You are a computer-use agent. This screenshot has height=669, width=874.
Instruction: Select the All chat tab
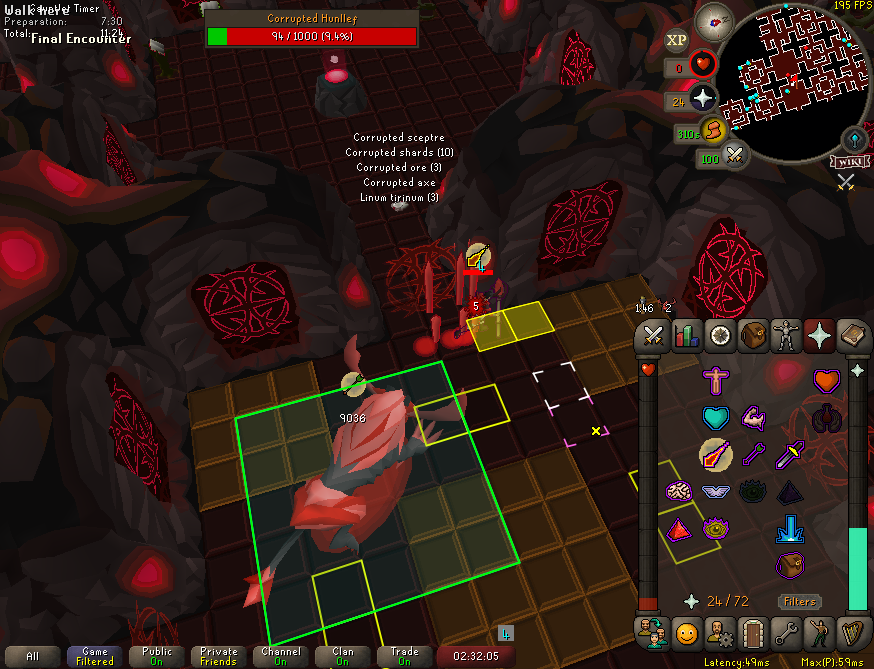[x=33, y=656]
